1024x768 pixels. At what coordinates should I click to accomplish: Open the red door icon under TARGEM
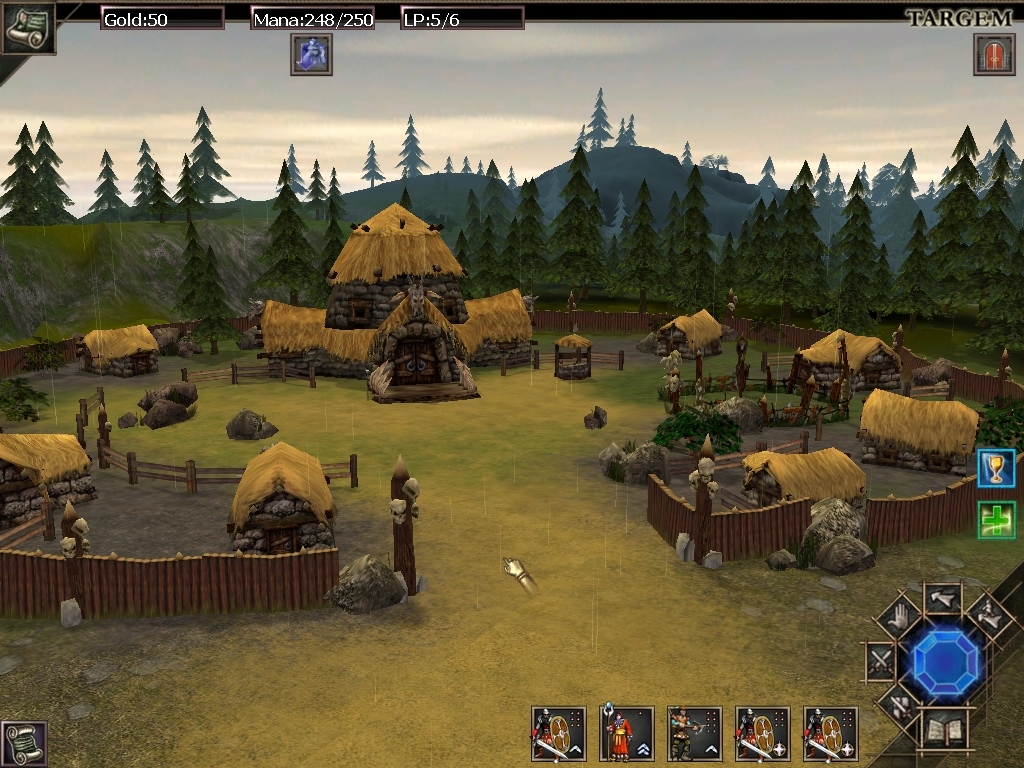994,54
